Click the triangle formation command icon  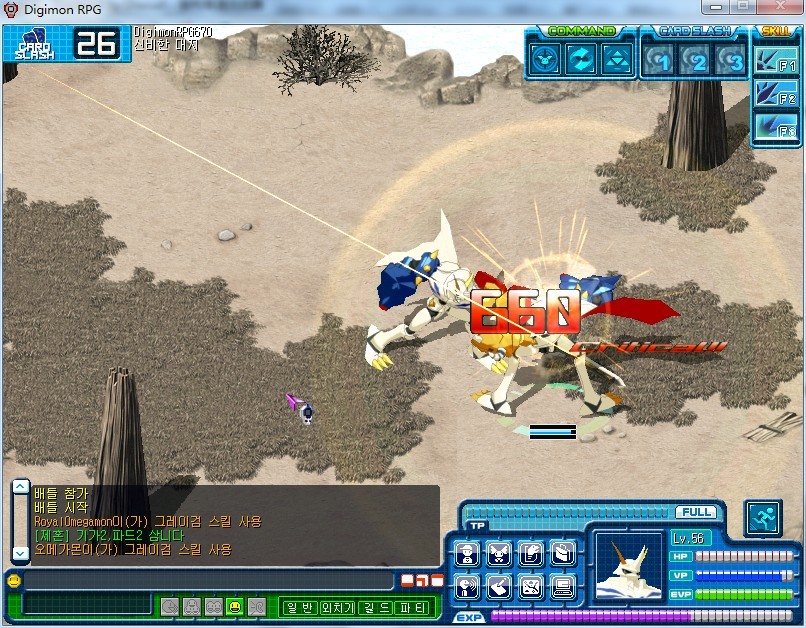click(x=617, y=59)
